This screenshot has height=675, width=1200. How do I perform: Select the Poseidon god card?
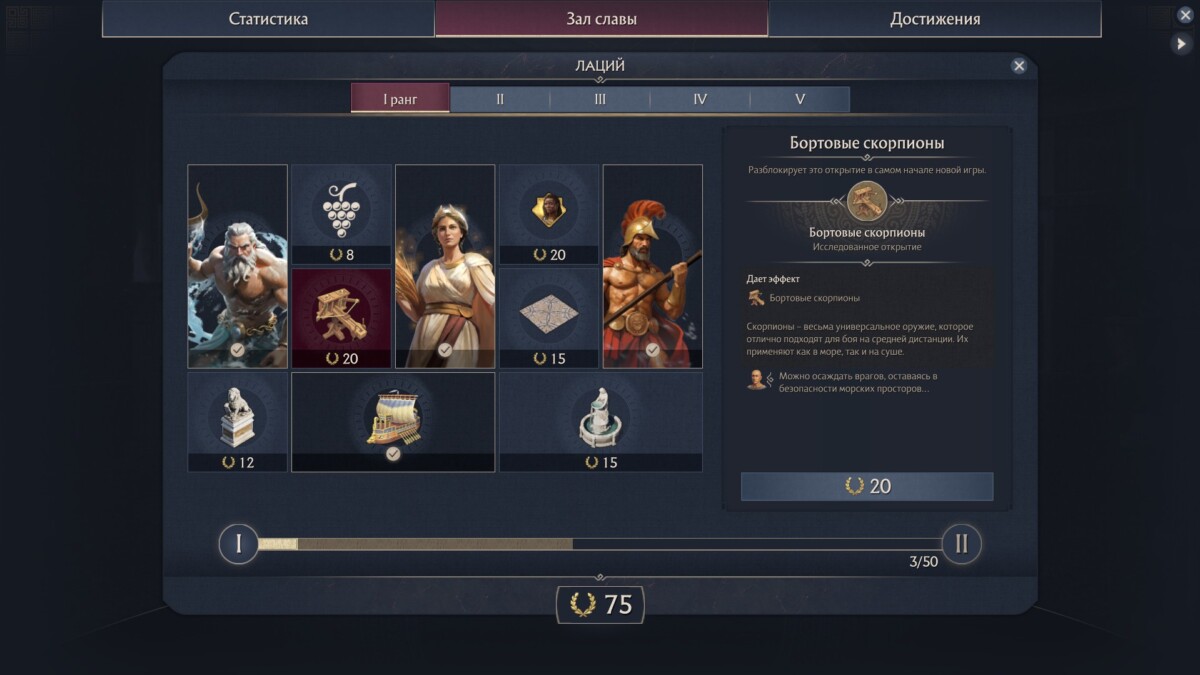click(x=238, y=266)
